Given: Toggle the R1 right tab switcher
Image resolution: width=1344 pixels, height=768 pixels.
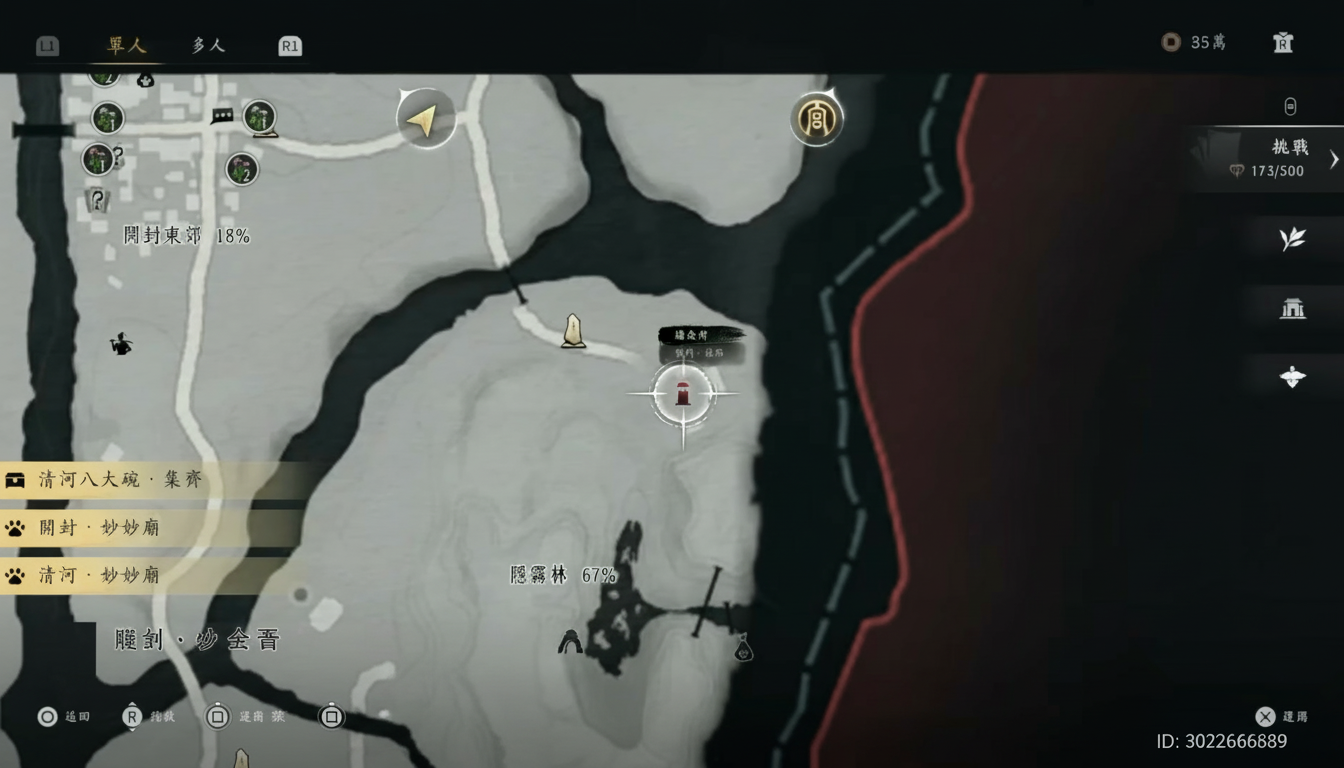Looking at the screenshot, I should [x=289, y=45].
